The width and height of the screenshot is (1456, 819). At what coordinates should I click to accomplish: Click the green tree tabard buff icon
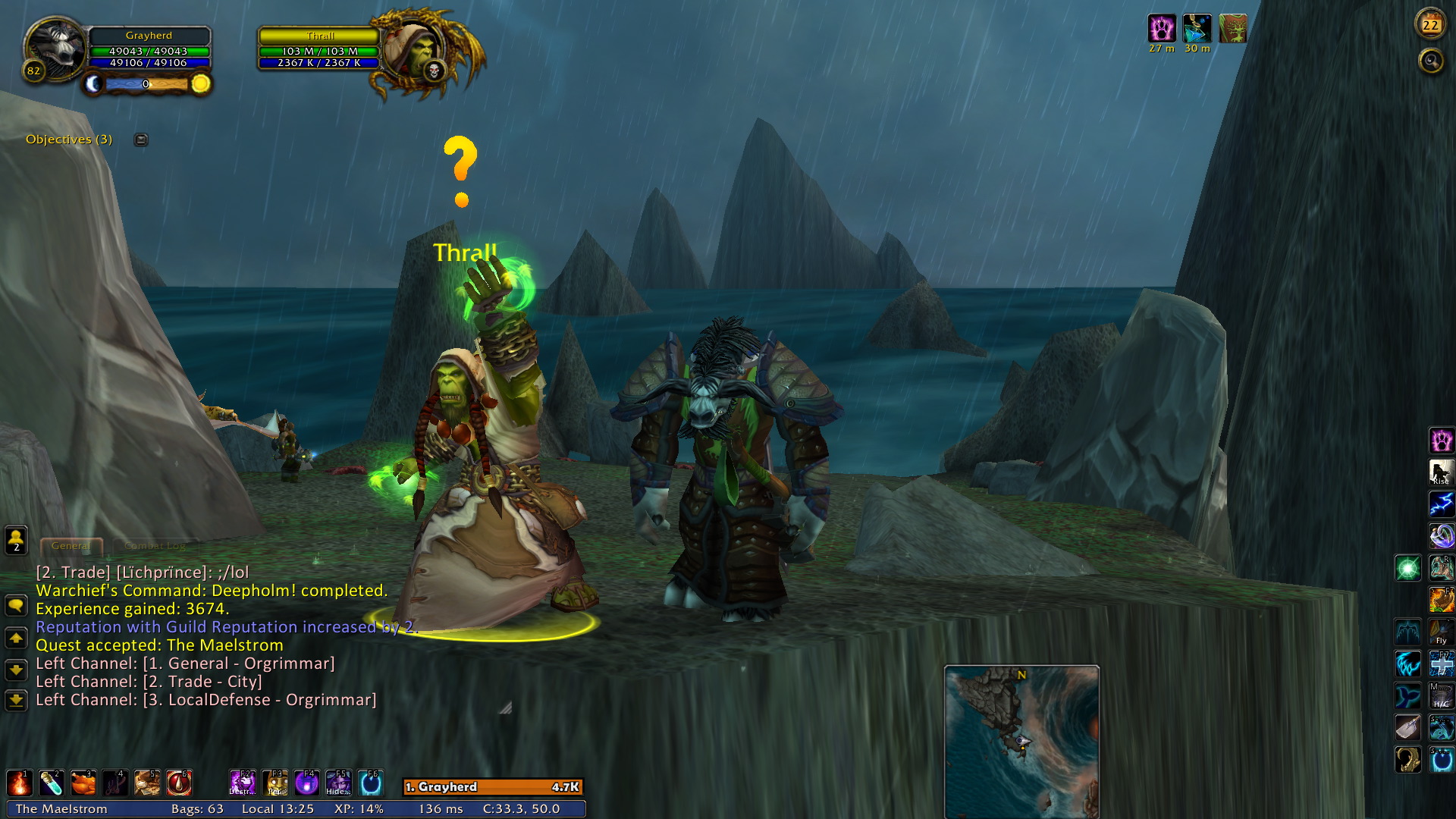tap(1233, 29)
